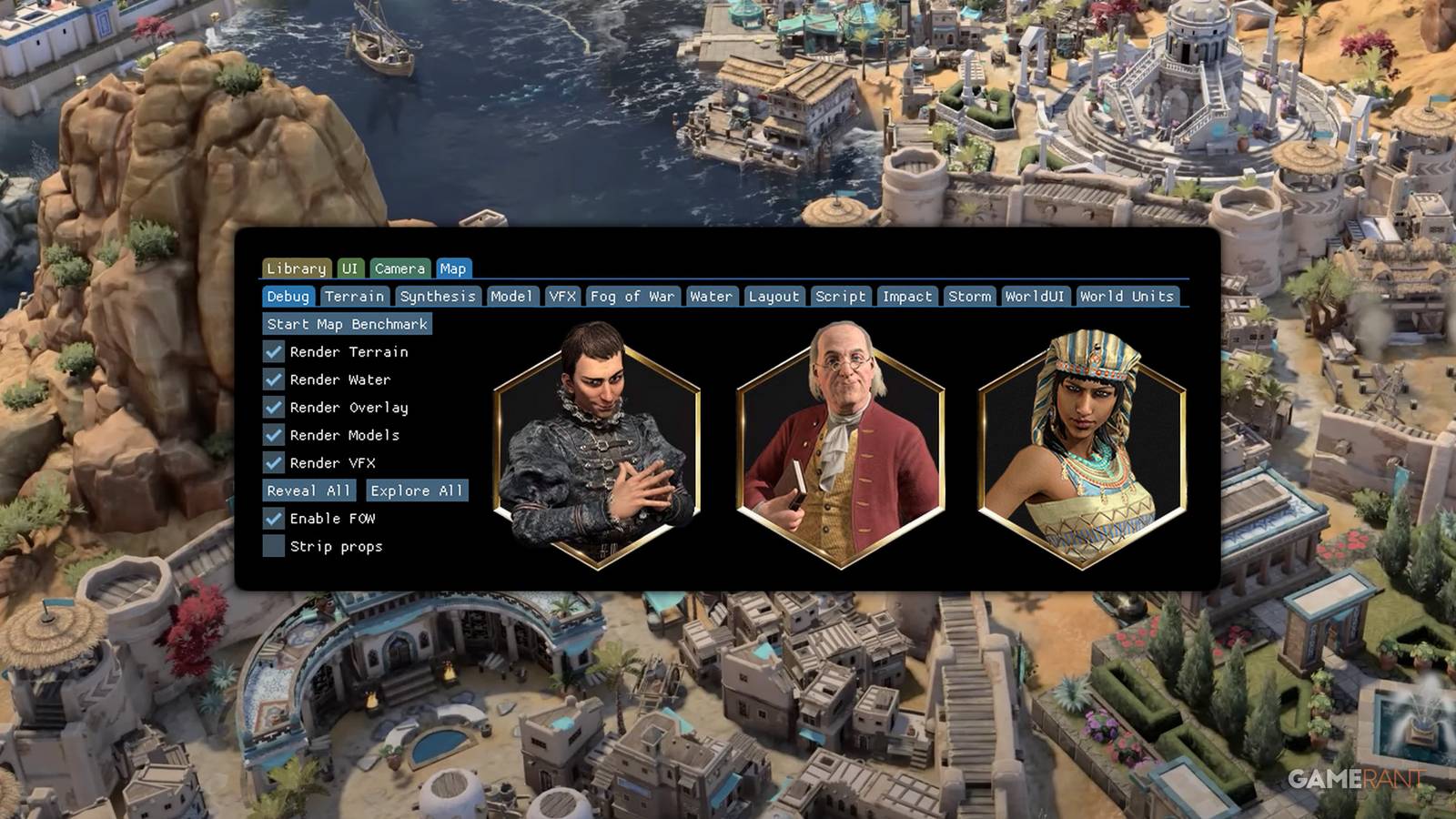Uncheck Render Terrain

[272, 352]
